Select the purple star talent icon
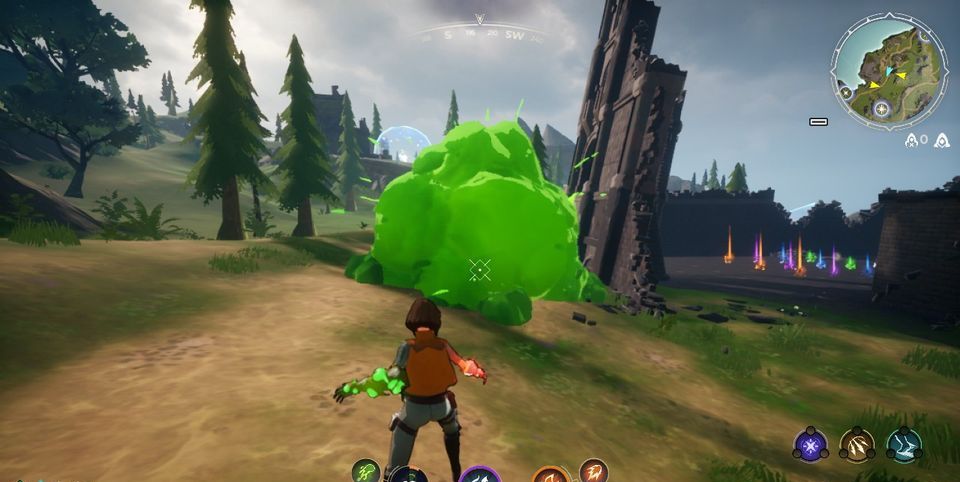This screenshot has height=482, width=960. tap(810, 445)
